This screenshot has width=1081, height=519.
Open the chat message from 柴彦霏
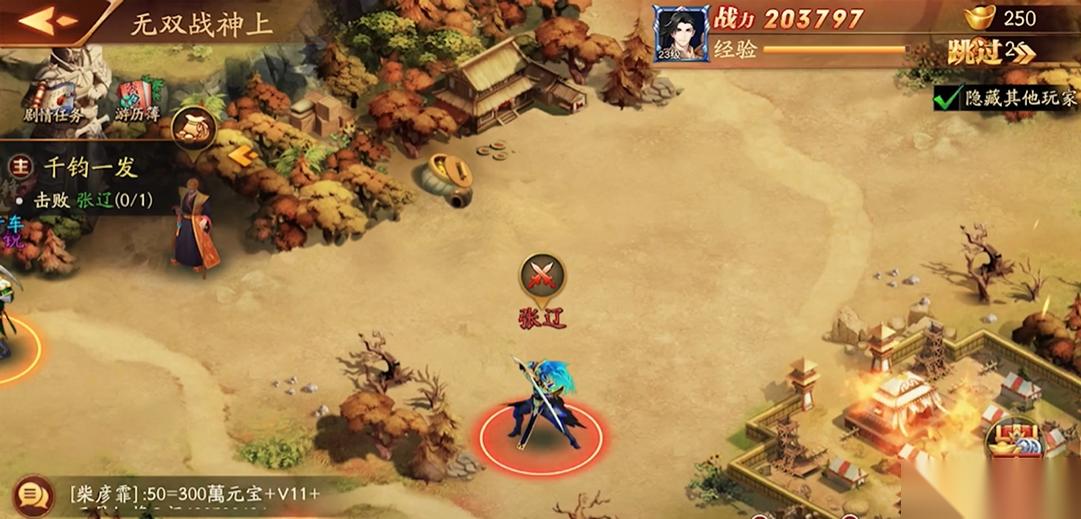[195, 493]
